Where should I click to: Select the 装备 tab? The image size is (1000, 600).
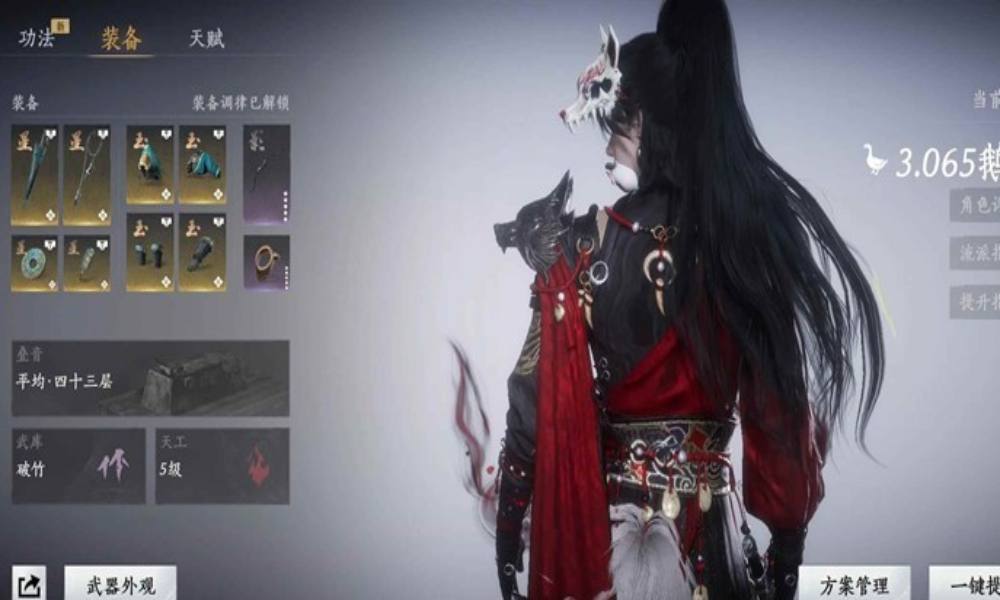[121, 39]
